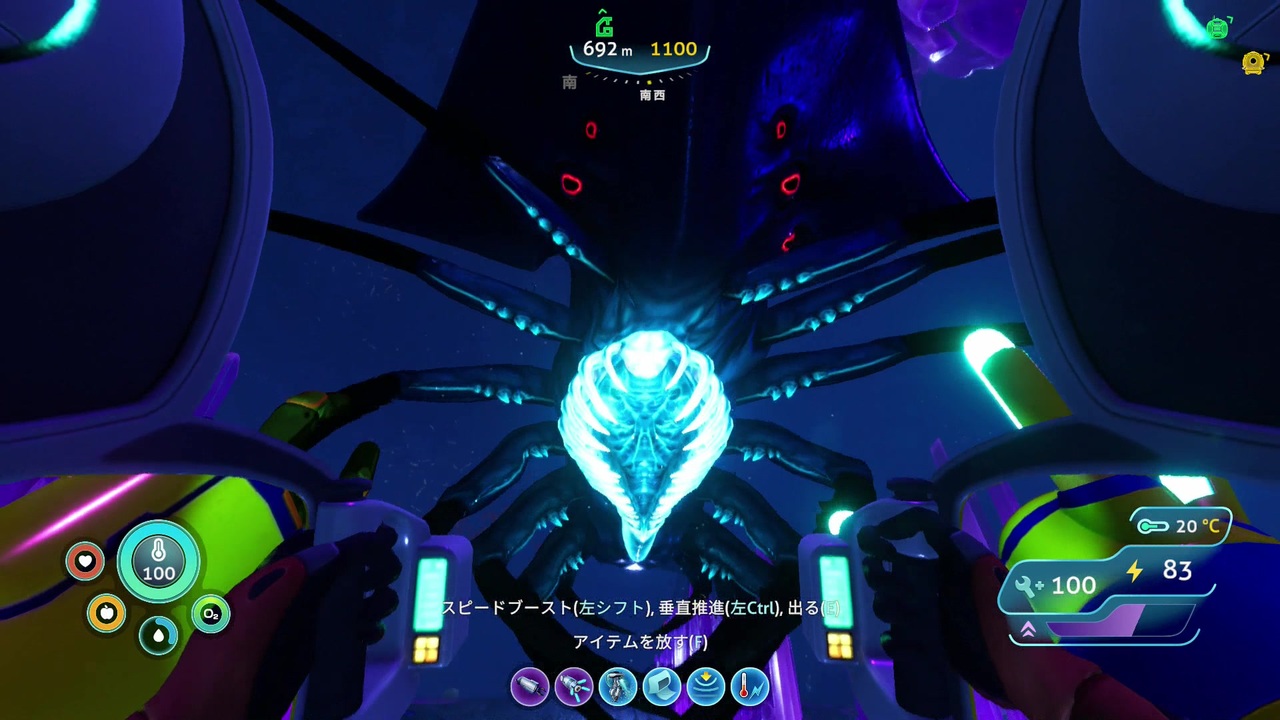
Task: Click the O2 oxygen indicator icon
Action: 210,615
